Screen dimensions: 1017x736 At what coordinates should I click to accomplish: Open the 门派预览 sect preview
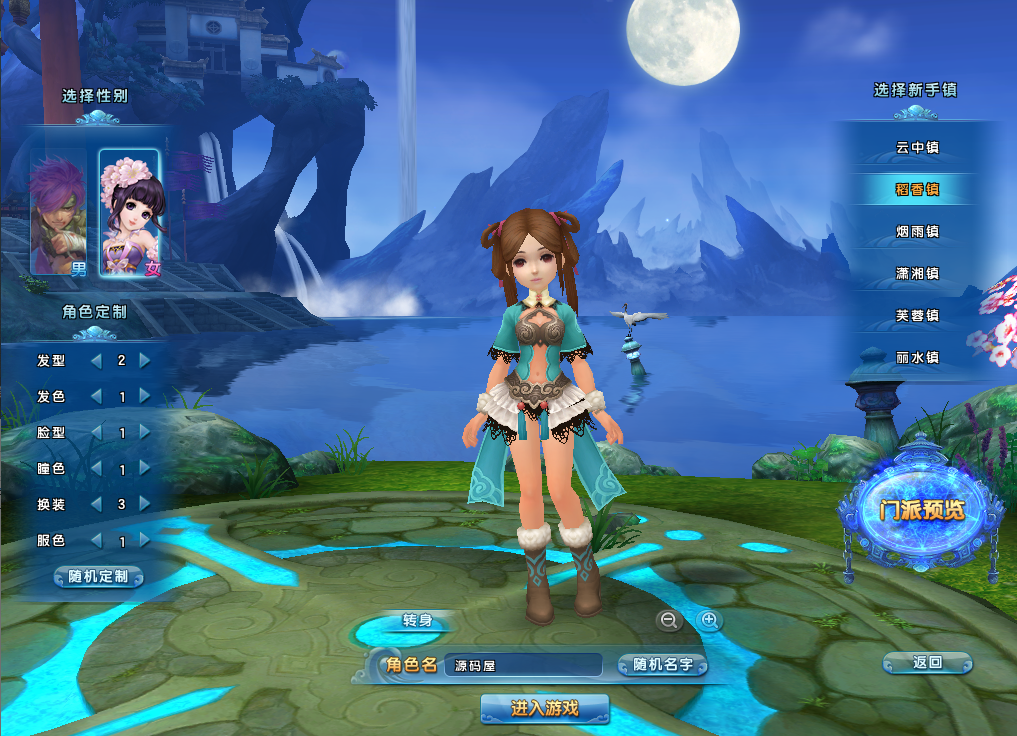point(921,510)
